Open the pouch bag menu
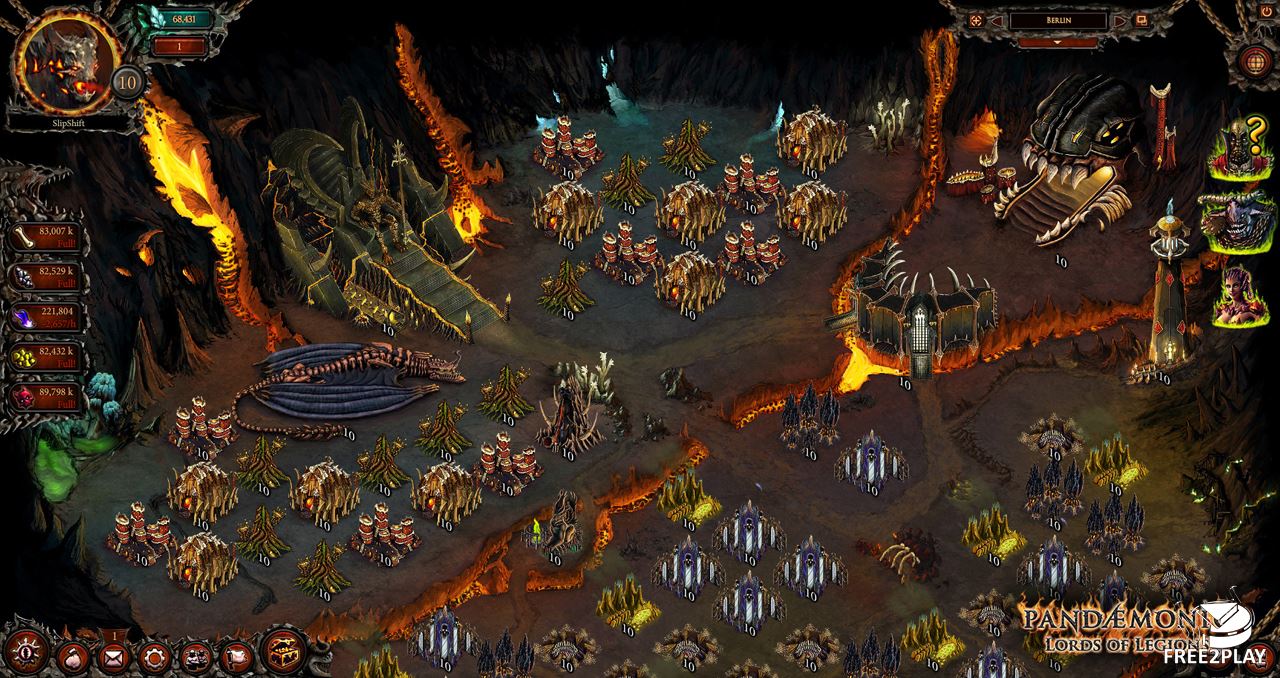The height and width of the screenshot is (678, 1280). click(73, 658)
